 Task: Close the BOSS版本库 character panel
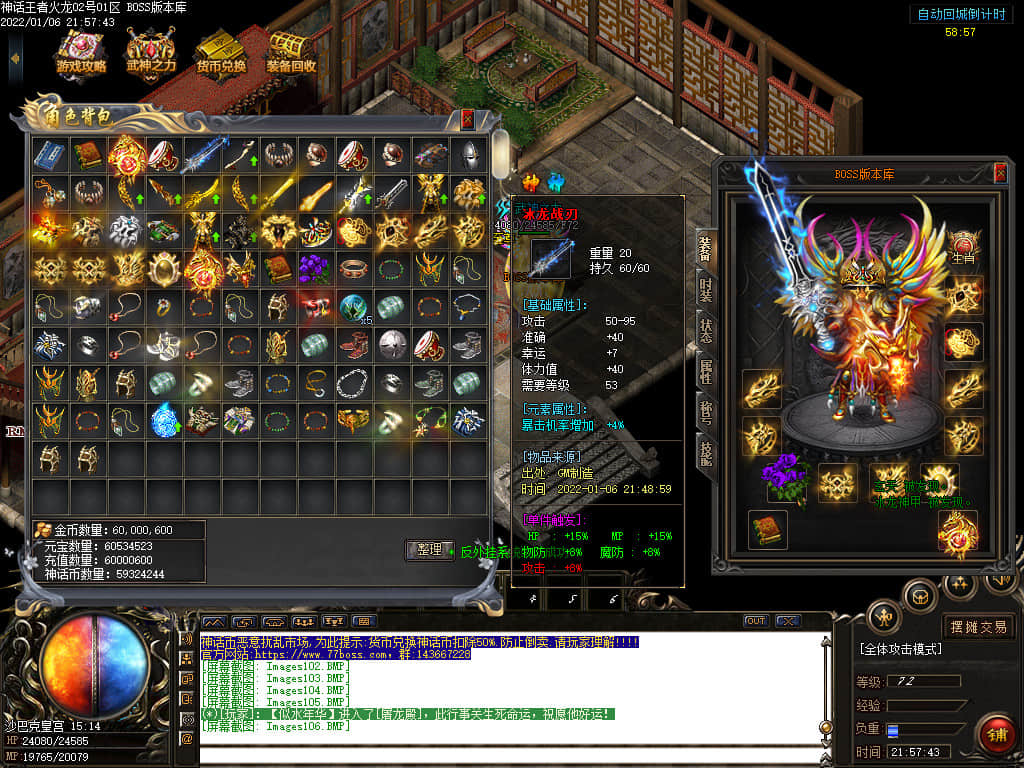1000,173
